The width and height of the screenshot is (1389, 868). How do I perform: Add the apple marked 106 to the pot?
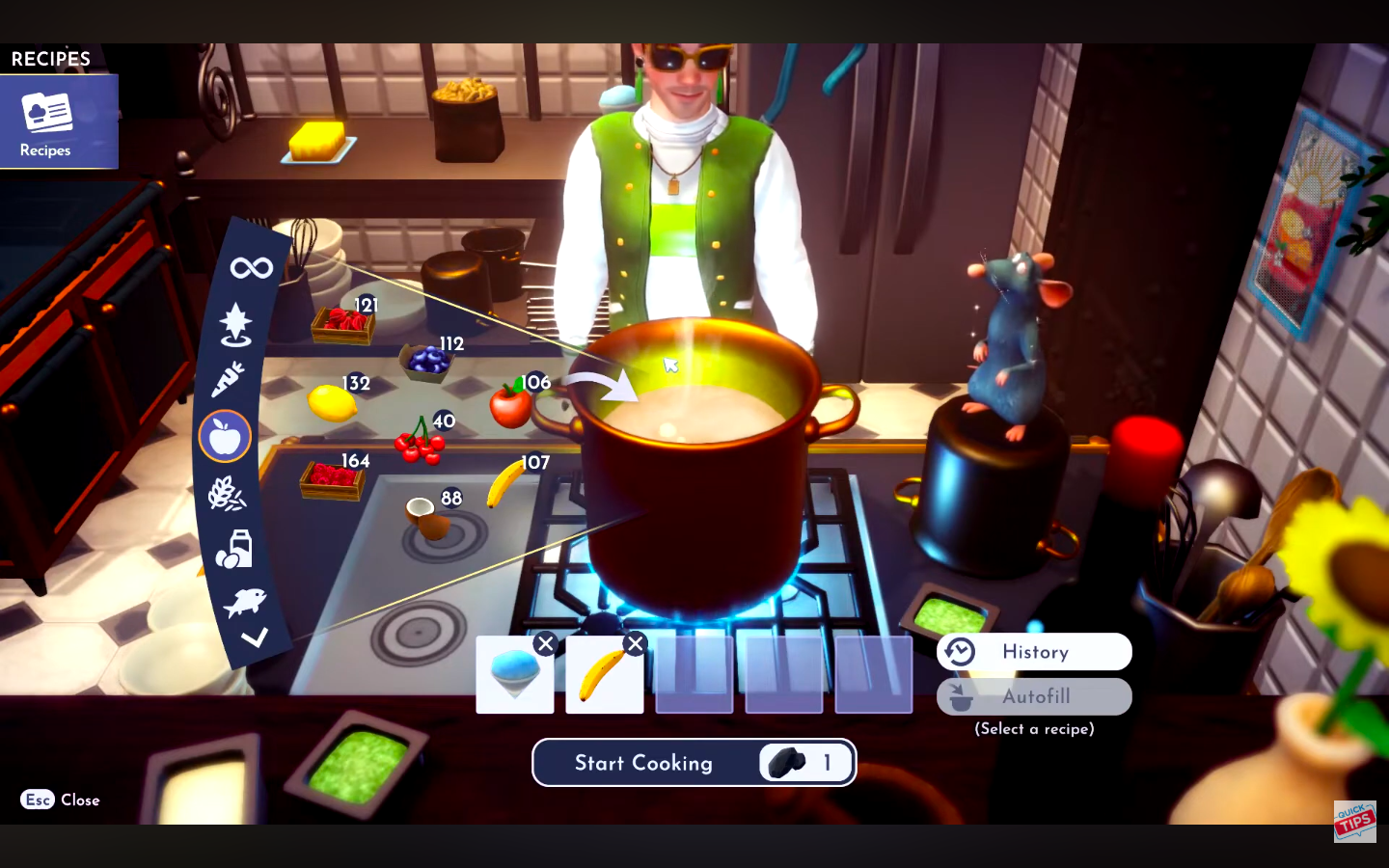pos(509,405)
